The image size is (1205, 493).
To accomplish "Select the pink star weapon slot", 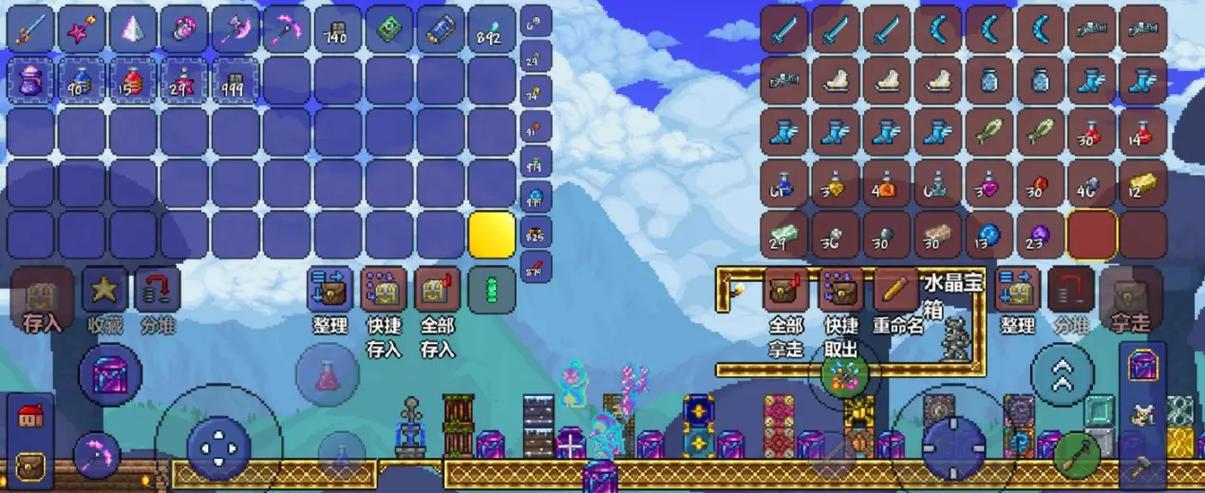I will [x=83, y=28].
